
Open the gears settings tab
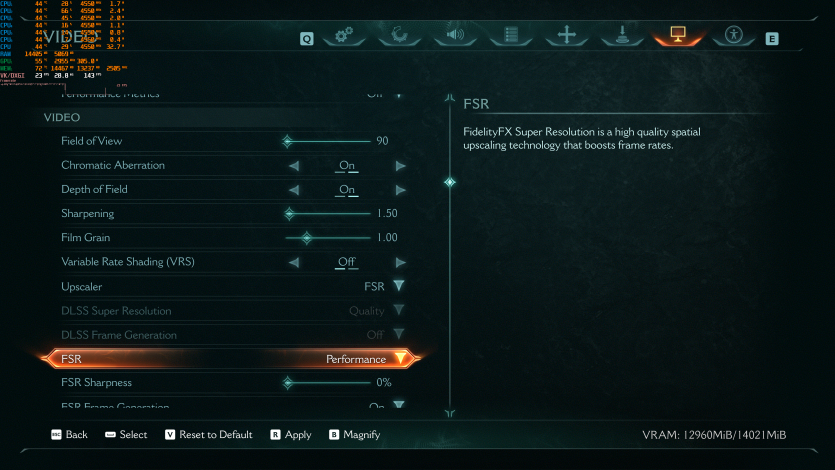click(345, 36)
